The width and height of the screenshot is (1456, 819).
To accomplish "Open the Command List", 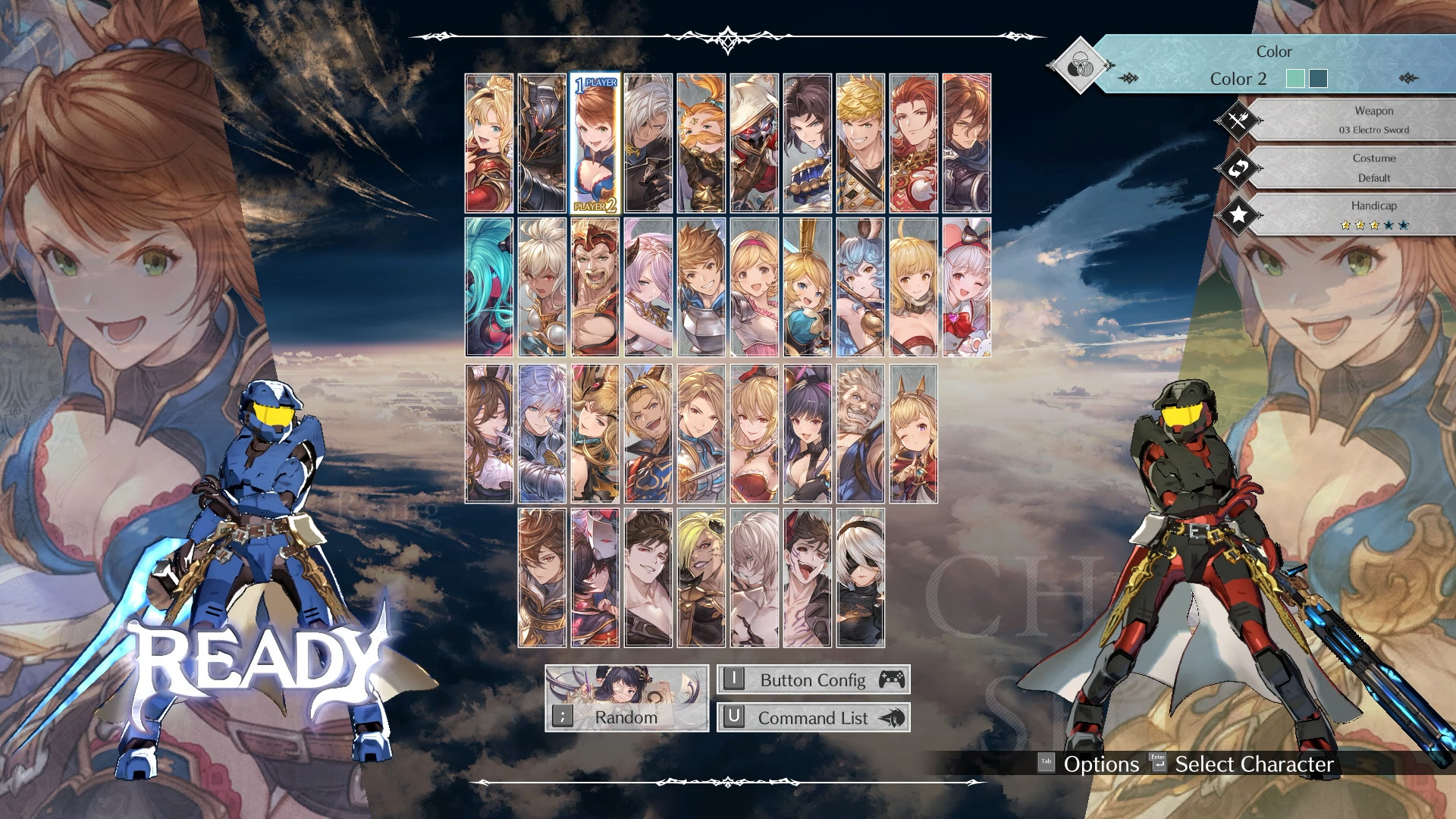I will click(813, 717).
